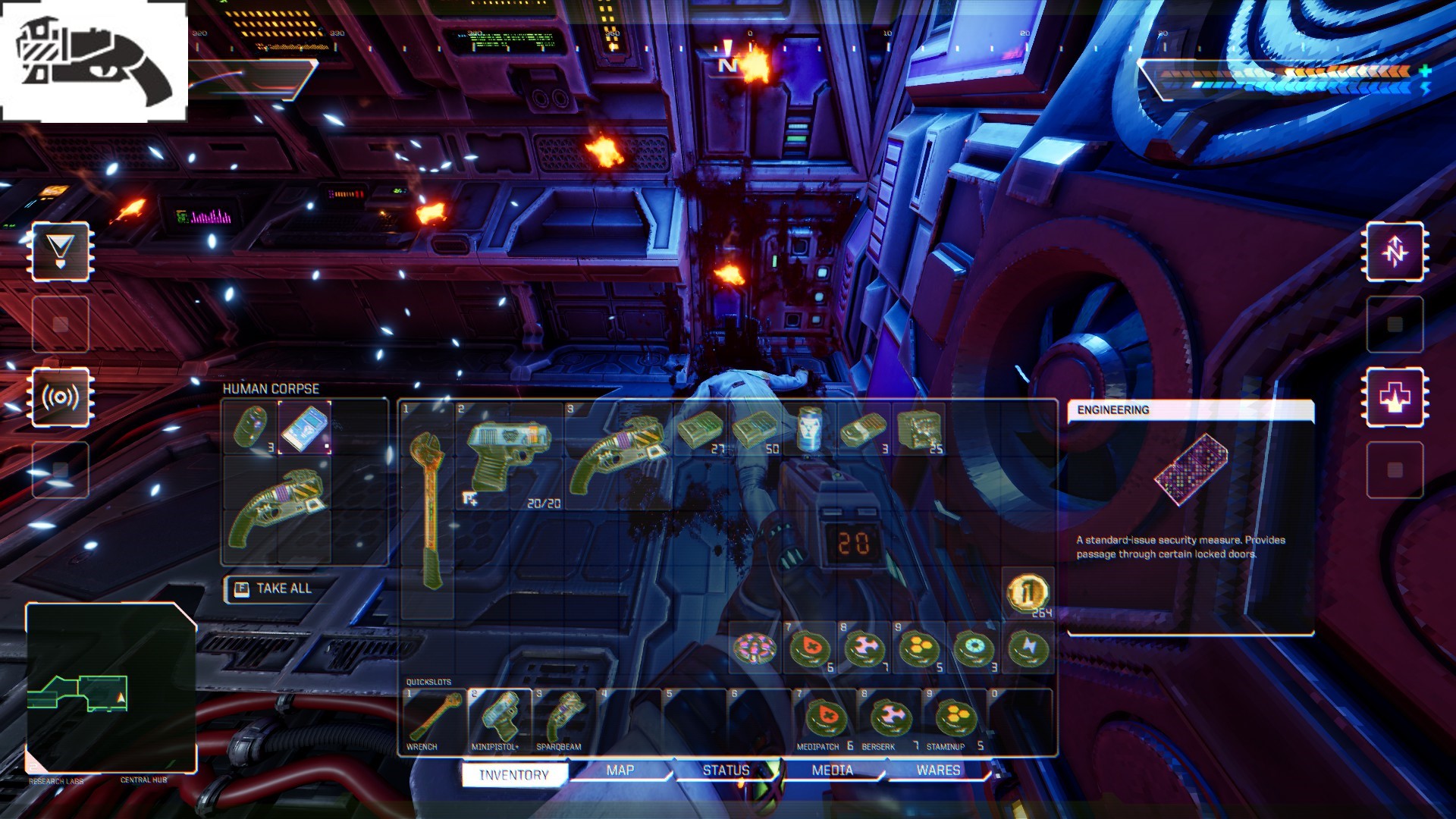Select the blue ring patch with count 3
This screenshot has height=819, width=1456.
click(974, 648)
